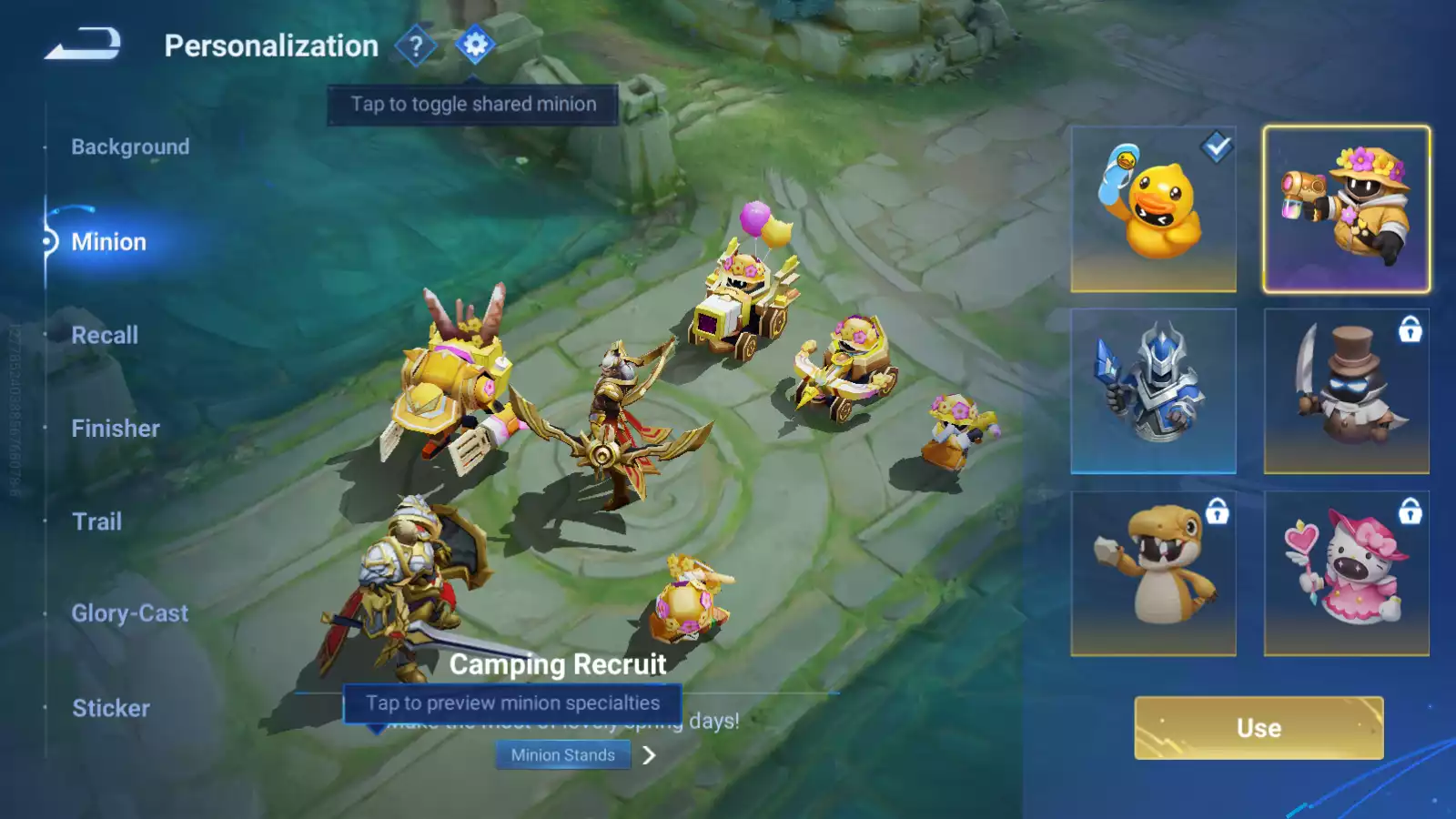The height and width of the screenshot is (819, 1456).
Task: Pick the blue armored knight minion skin
Action: (1153, 391)
